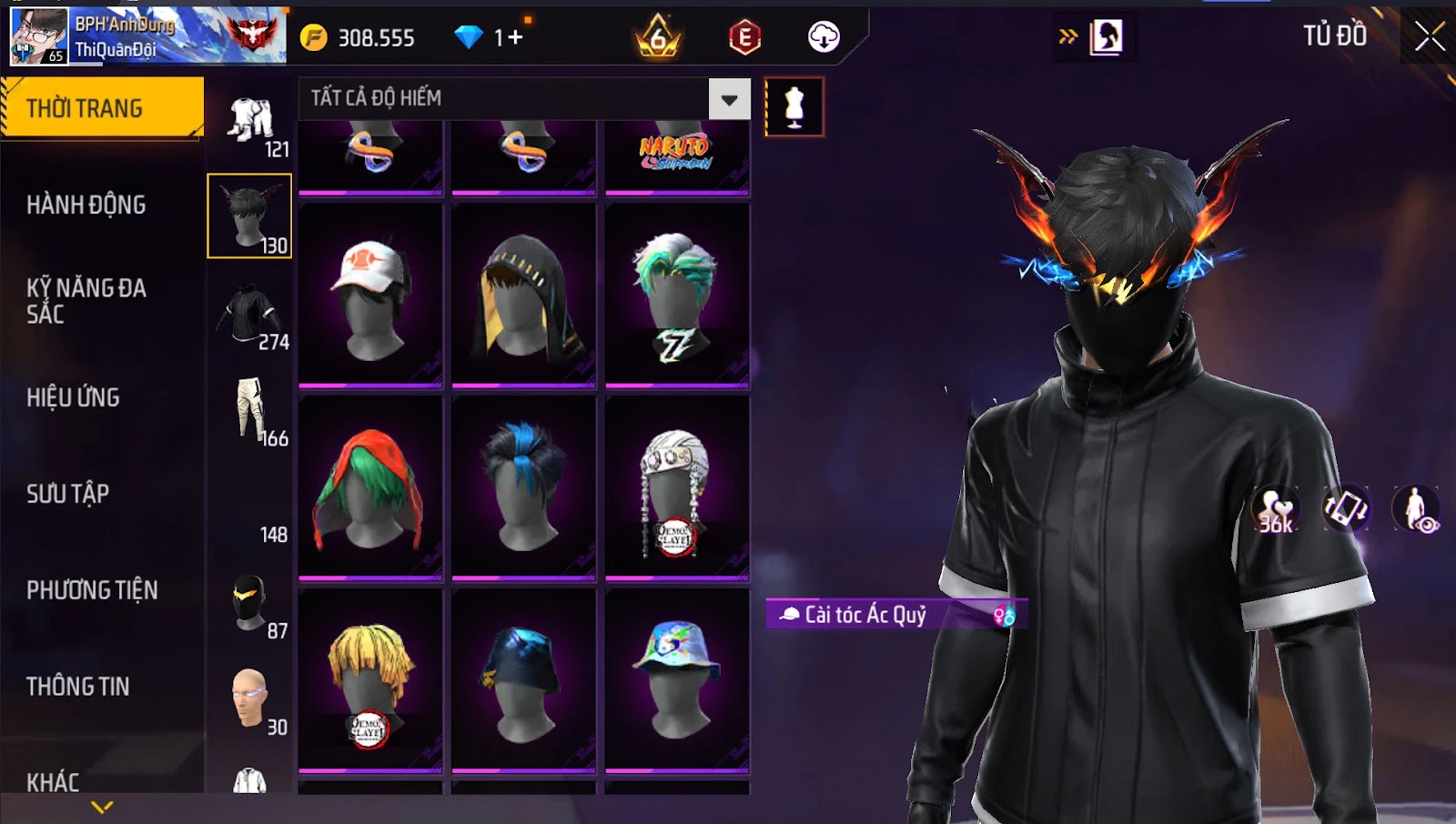Open the cloud download icon
The width and height of the screenshot is (1456, 824).
pyautogui.click(x=824, y=37)
